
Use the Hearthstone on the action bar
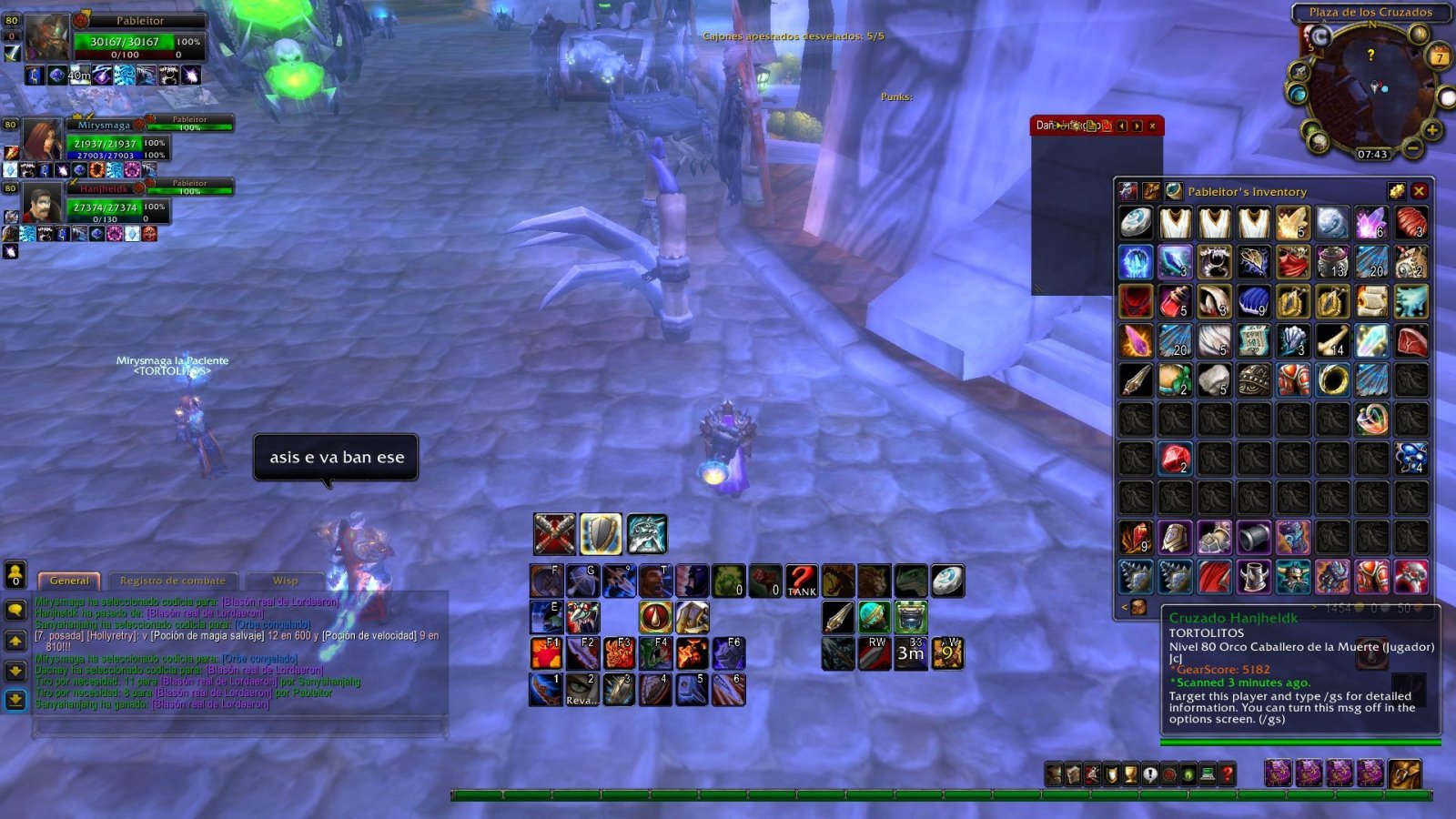947,581
